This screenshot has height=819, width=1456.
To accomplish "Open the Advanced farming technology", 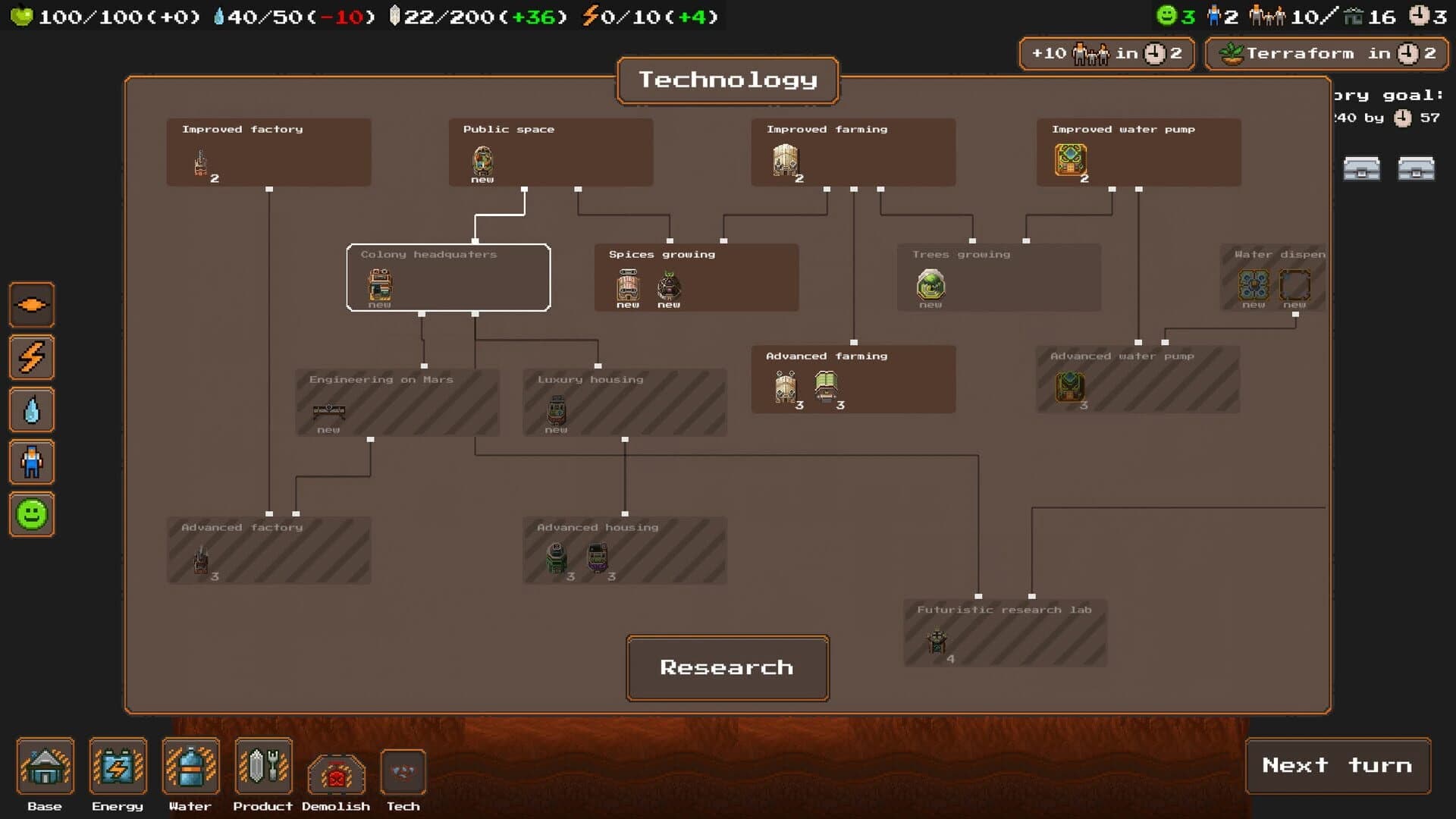I will [853, 379].
